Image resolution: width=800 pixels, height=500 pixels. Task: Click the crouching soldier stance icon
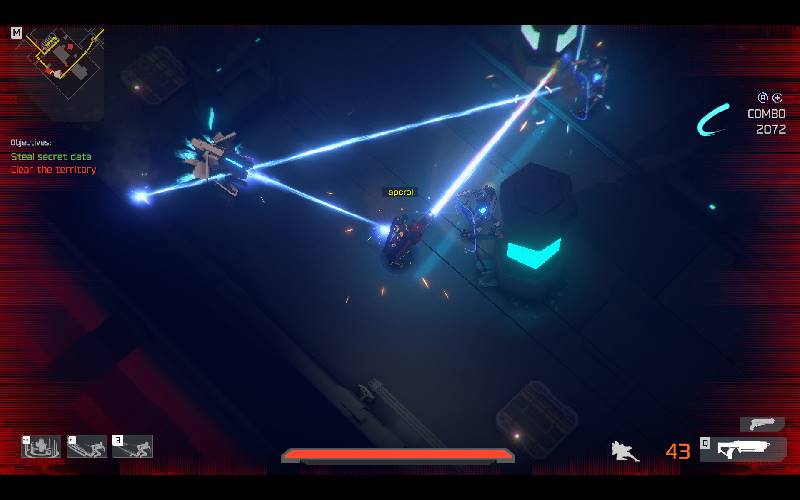(x=626, y=451)
